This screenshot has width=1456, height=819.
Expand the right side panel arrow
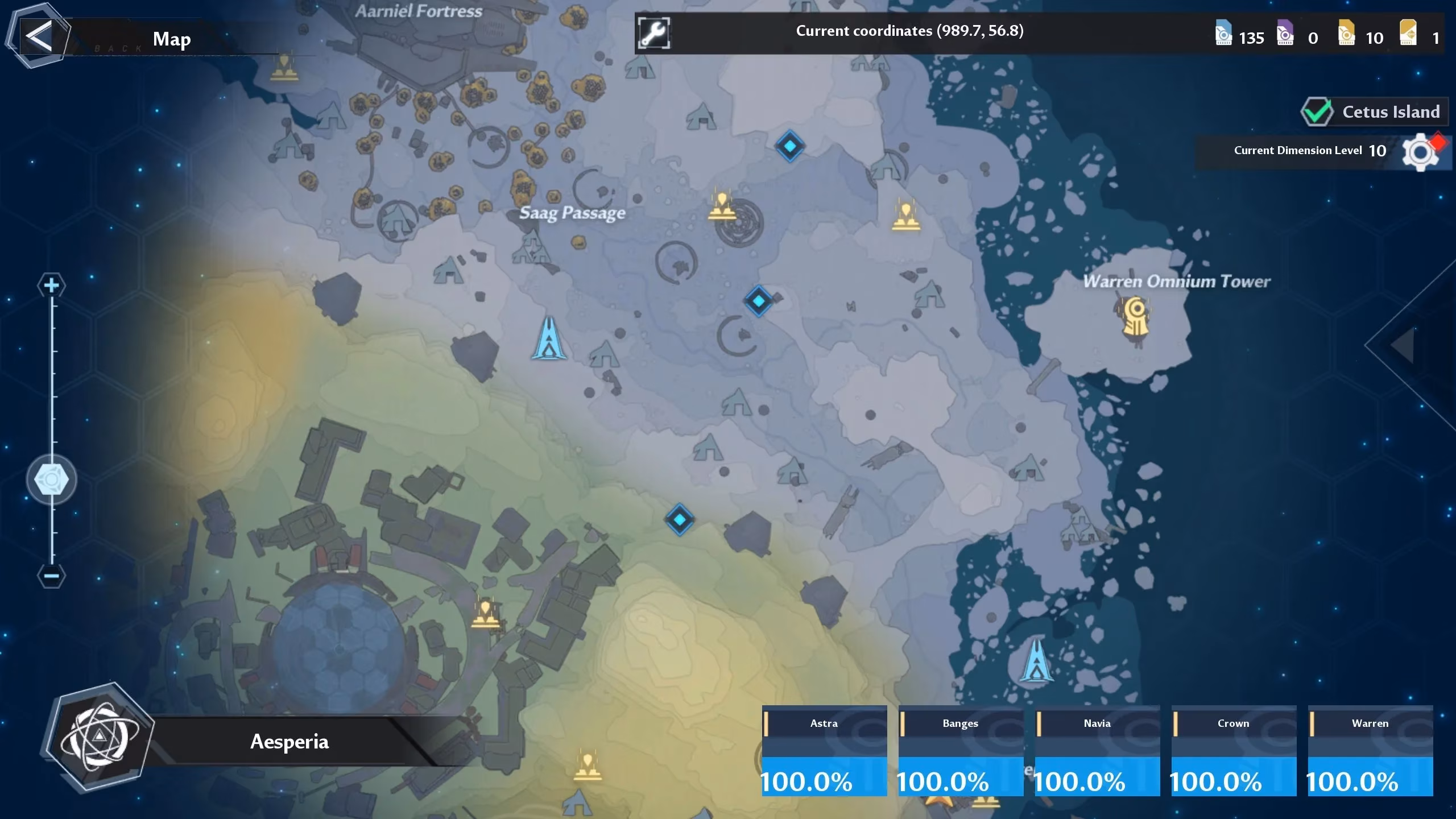coord(1405,345)
